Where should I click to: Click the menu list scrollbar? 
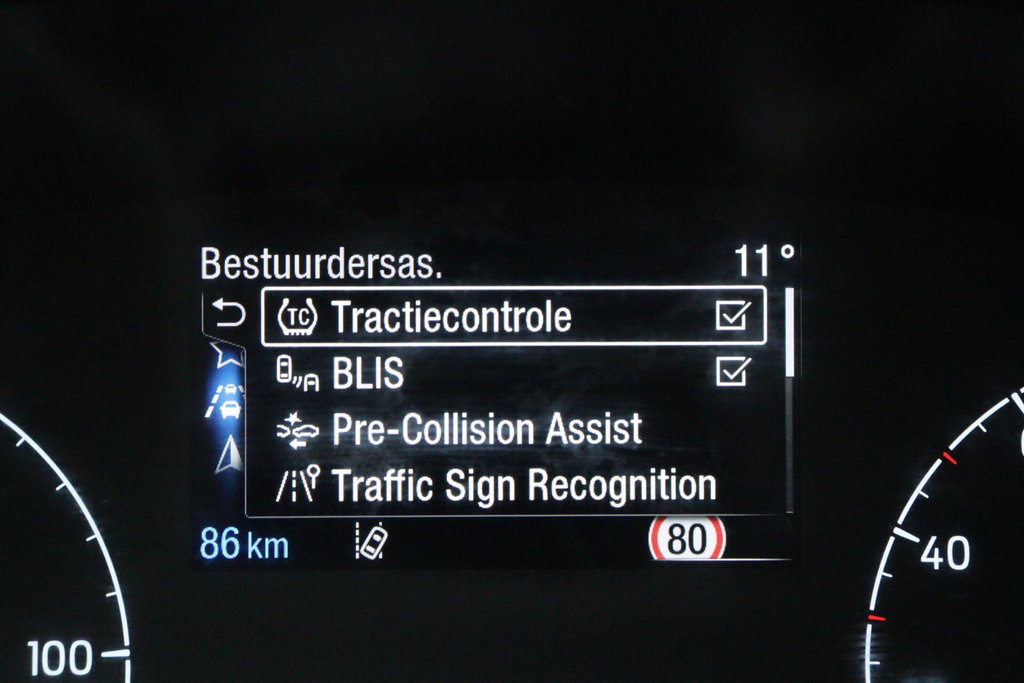tap(789, 400)
